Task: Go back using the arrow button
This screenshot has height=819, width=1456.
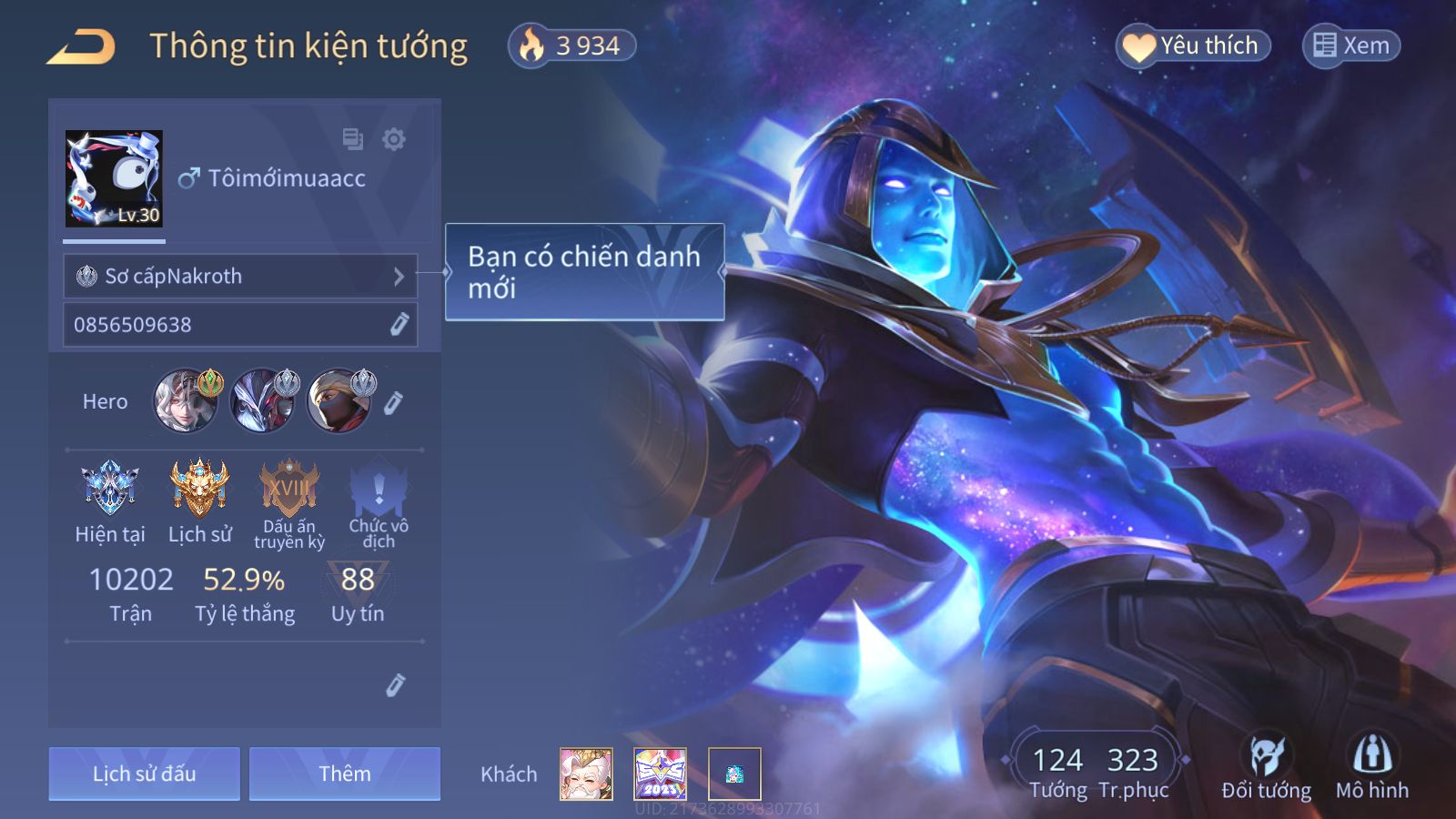Action: tap(81, 46)
